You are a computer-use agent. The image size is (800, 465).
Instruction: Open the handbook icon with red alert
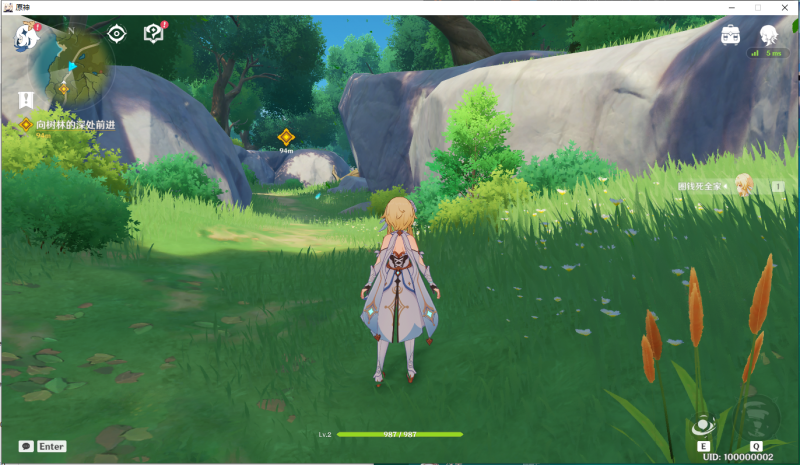[x=153, y=34]
